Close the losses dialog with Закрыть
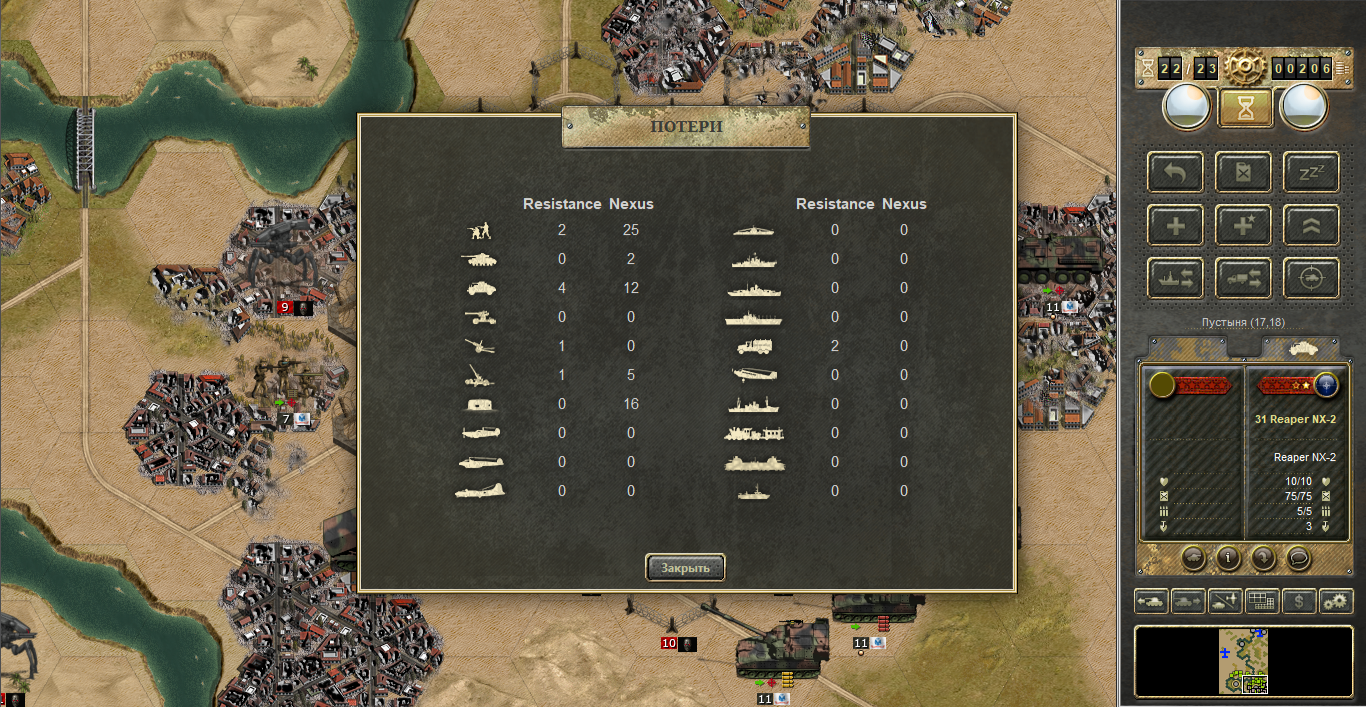This screenshot has height=707, width=1366. coord(685,568)
